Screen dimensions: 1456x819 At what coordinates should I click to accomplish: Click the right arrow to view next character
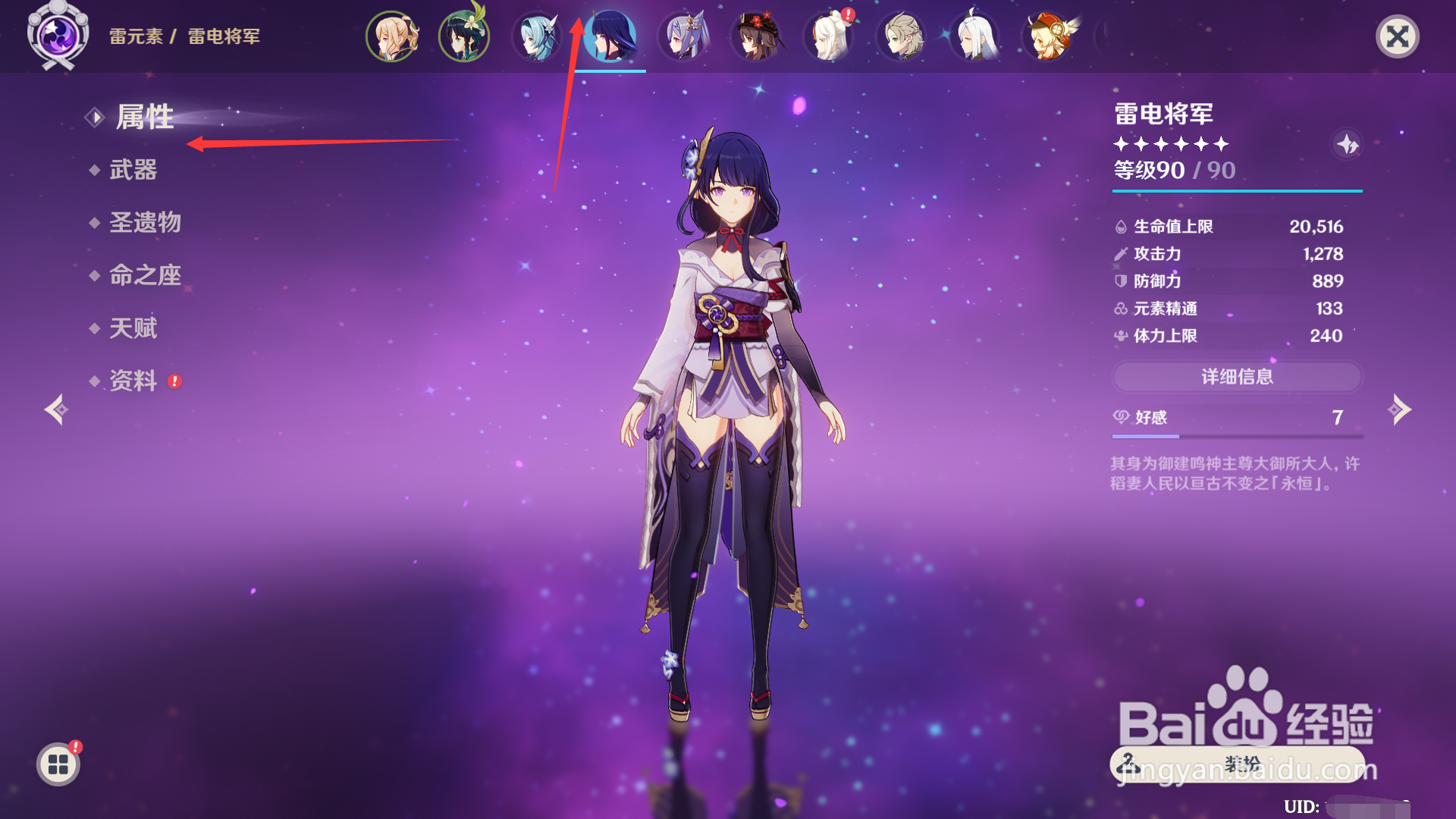[1399, 410]
